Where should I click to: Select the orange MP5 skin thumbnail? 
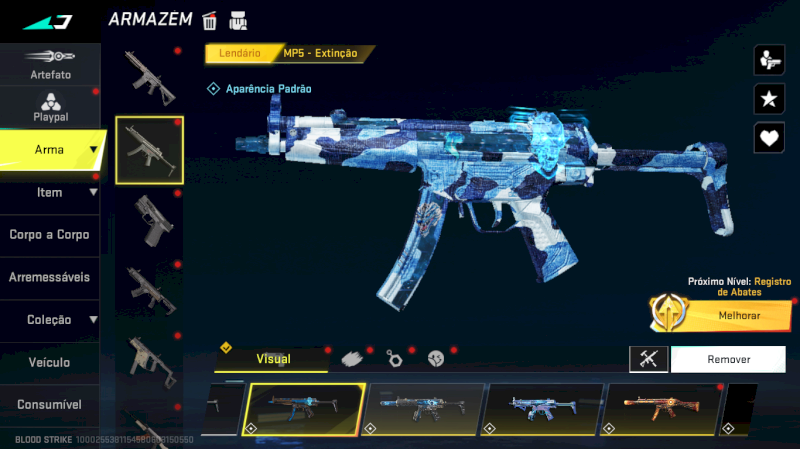[x=661, y=409]
